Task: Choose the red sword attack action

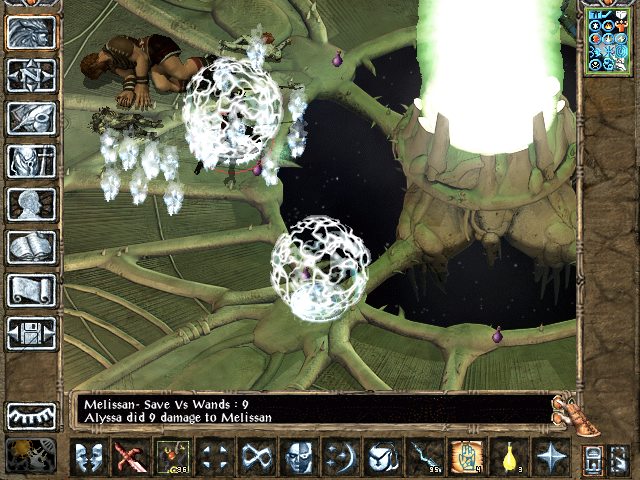Action: [x=129, y=458]
